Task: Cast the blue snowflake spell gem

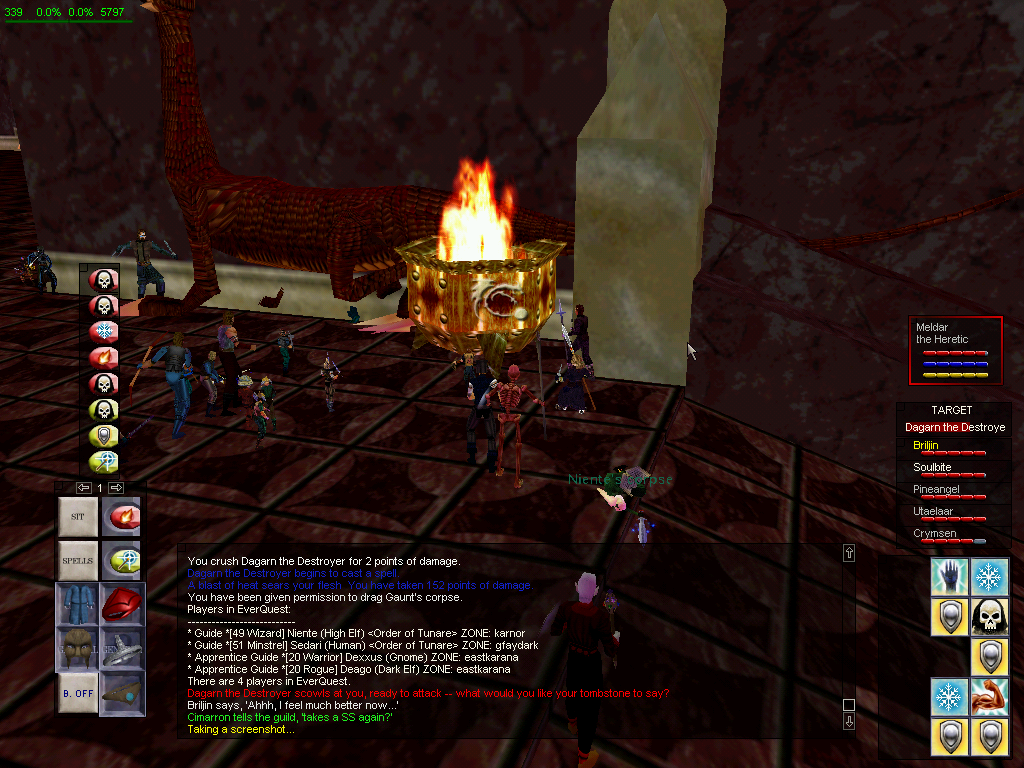Action: click(104, 331)
